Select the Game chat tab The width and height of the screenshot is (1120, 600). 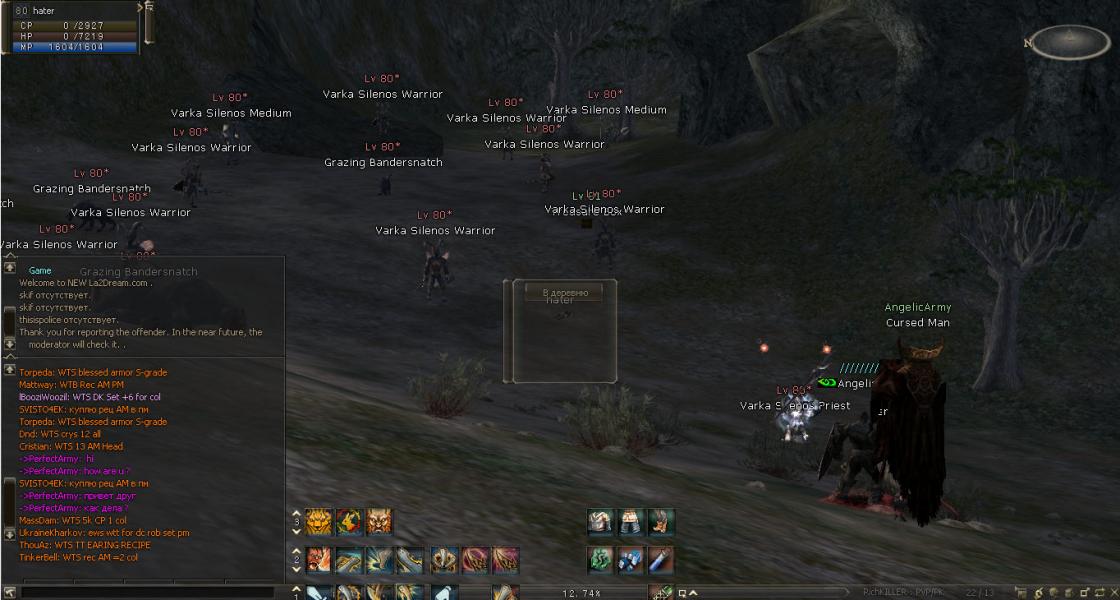pos(40,270)
